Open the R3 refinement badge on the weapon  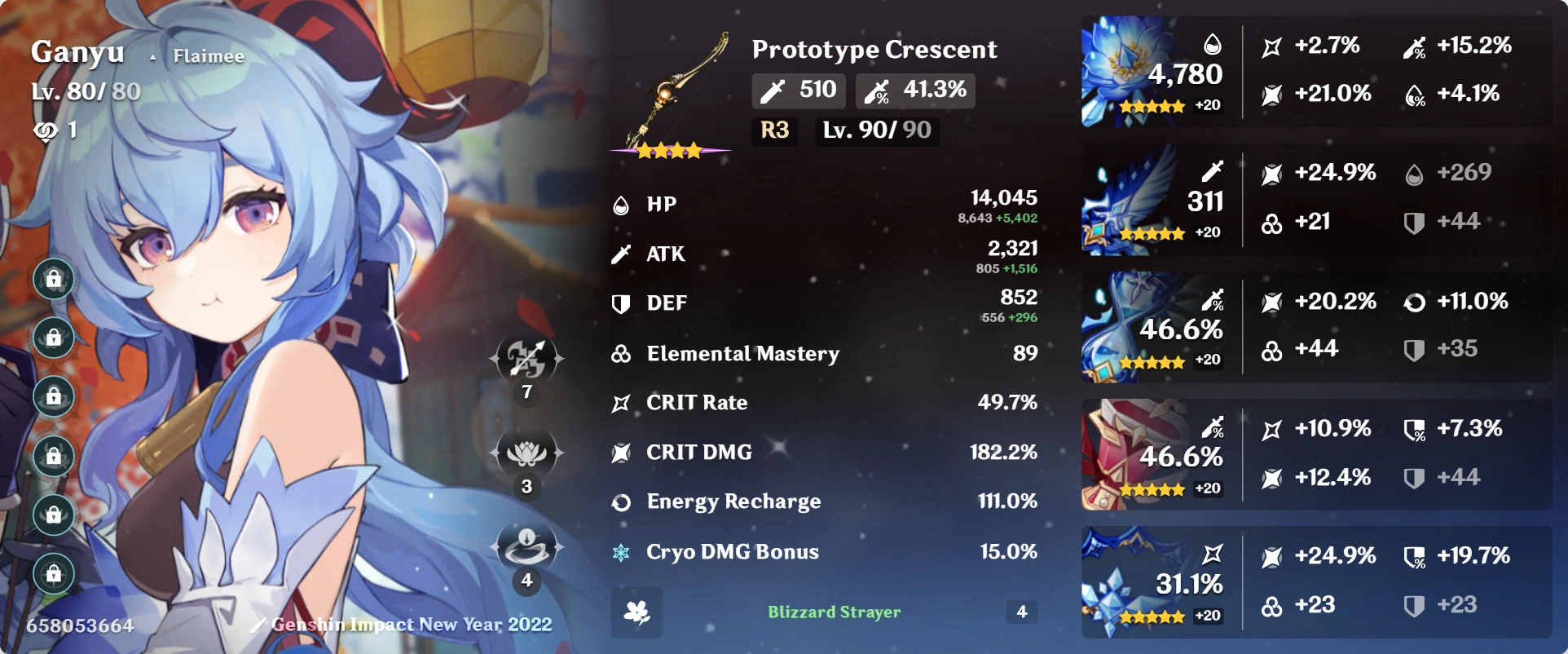pos(773,131)
